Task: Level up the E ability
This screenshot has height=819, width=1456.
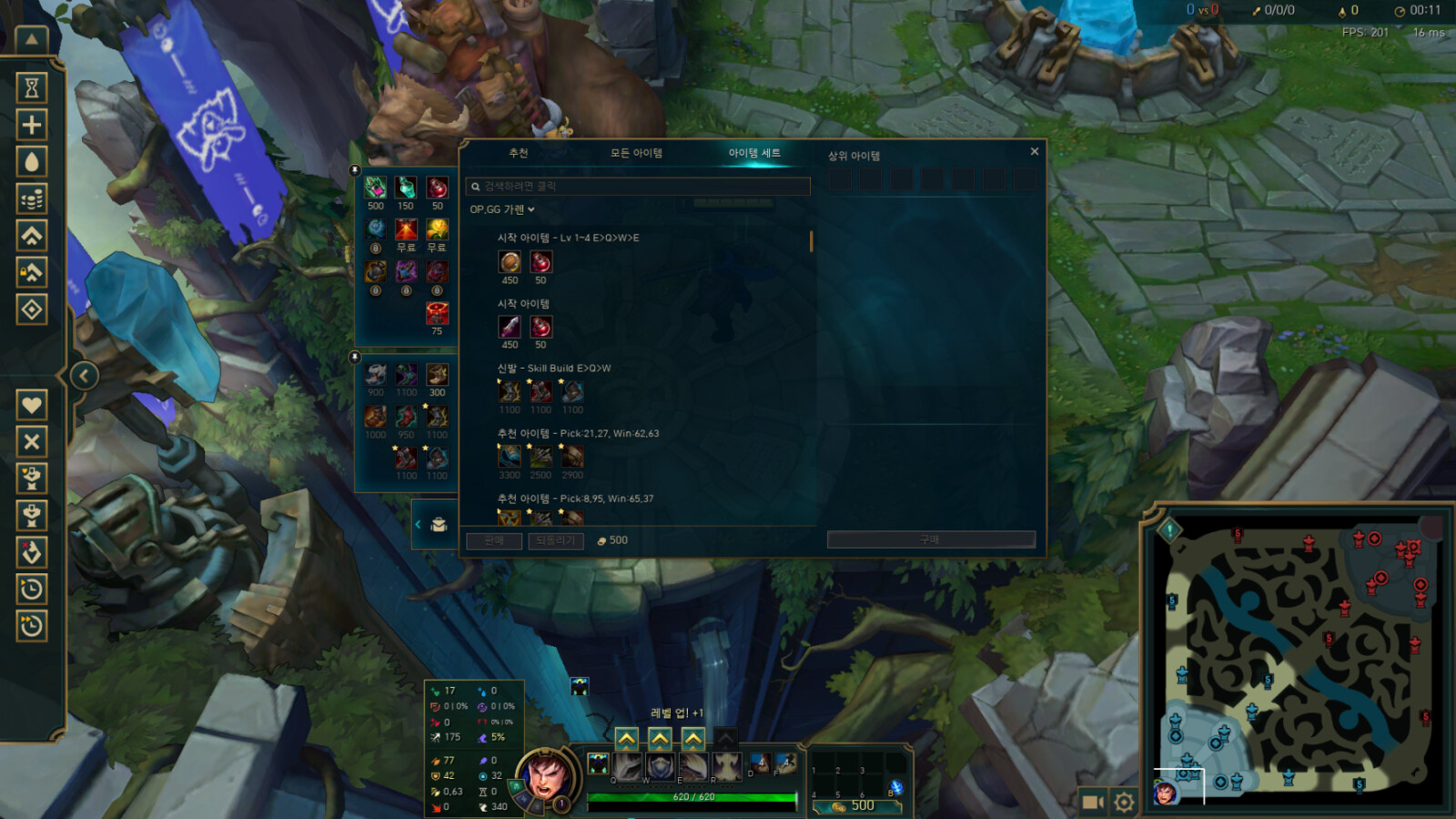Action: click(693, 738)
